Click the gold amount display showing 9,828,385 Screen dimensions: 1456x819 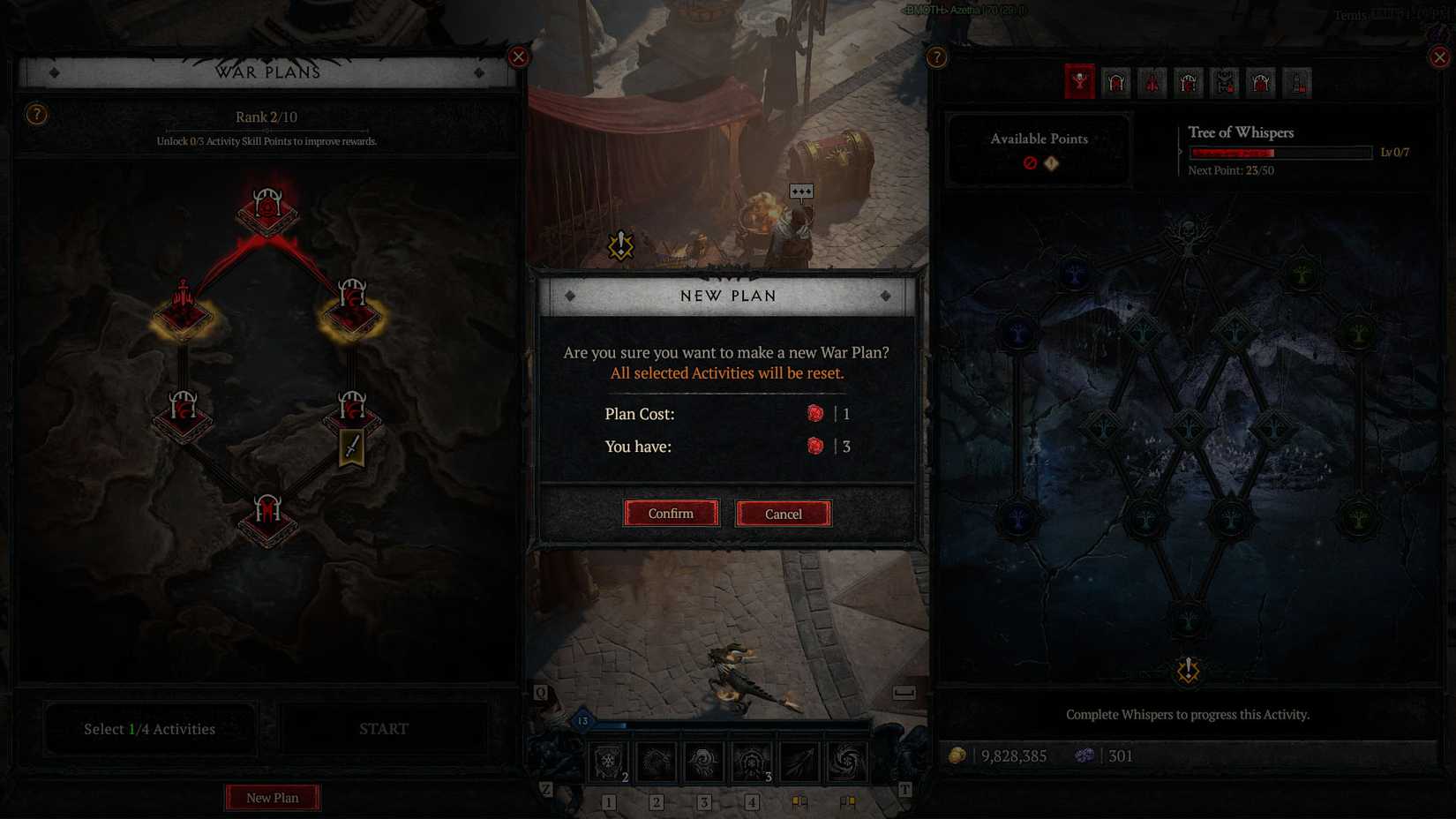pos(1013,755)
